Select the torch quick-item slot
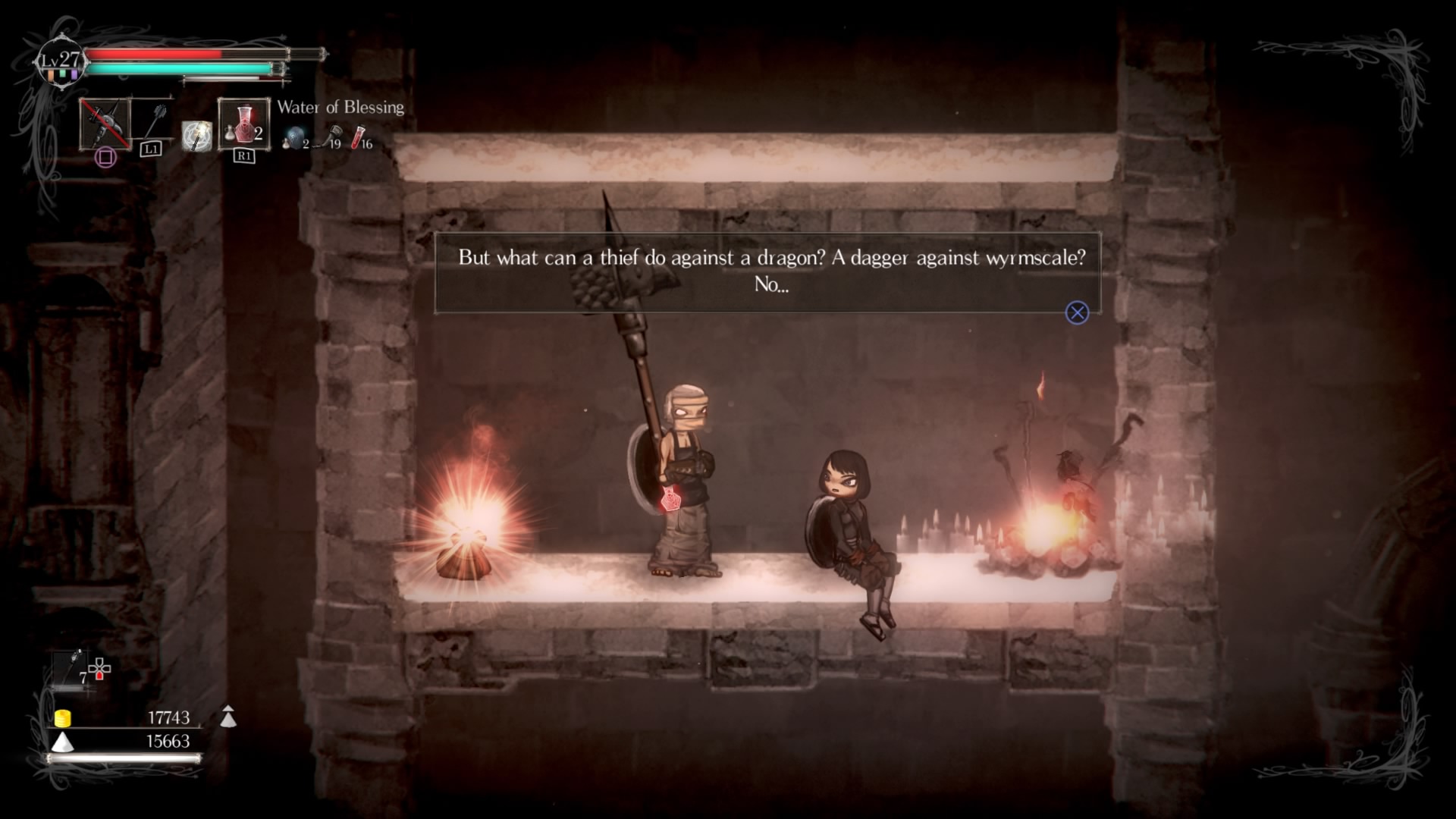Screen dimensions: 1456x819 point(76,667)
